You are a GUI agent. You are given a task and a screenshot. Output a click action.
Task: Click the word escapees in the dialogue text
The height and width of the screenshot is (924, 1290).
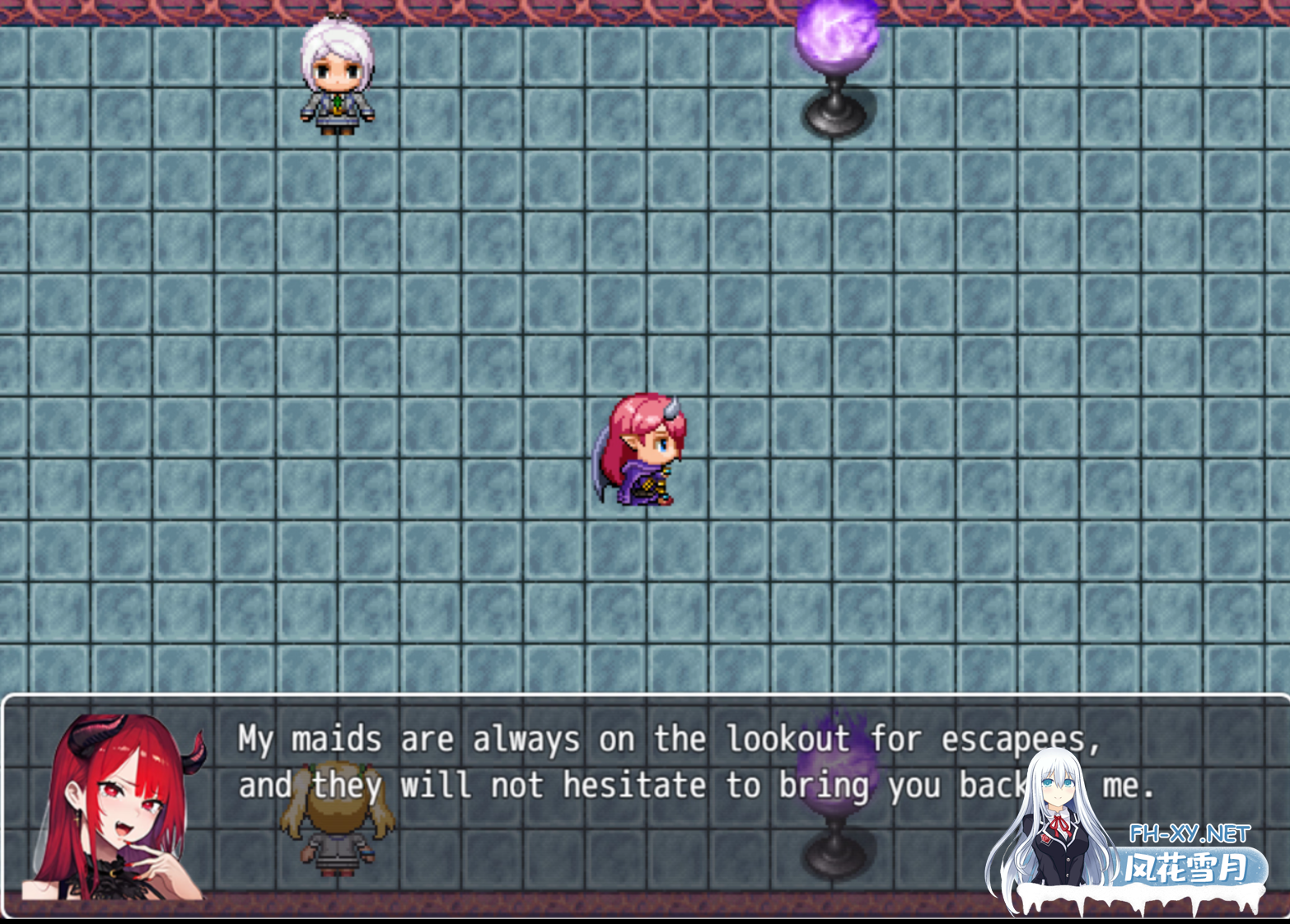tap(1013, 739)
